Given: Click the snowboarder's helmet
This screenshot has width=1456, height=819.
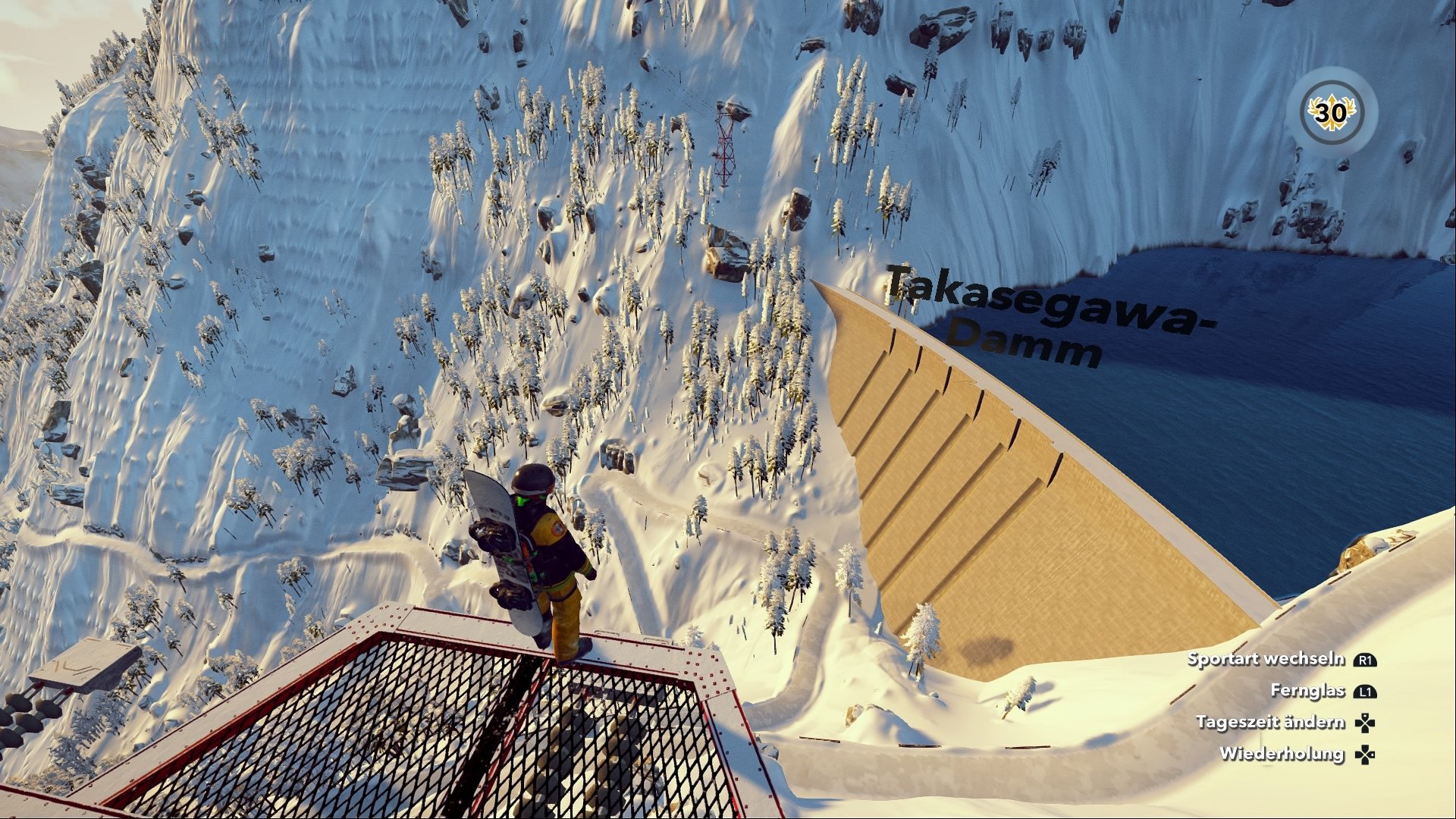Looking at the screenshot, I should (x=531, y=479).
